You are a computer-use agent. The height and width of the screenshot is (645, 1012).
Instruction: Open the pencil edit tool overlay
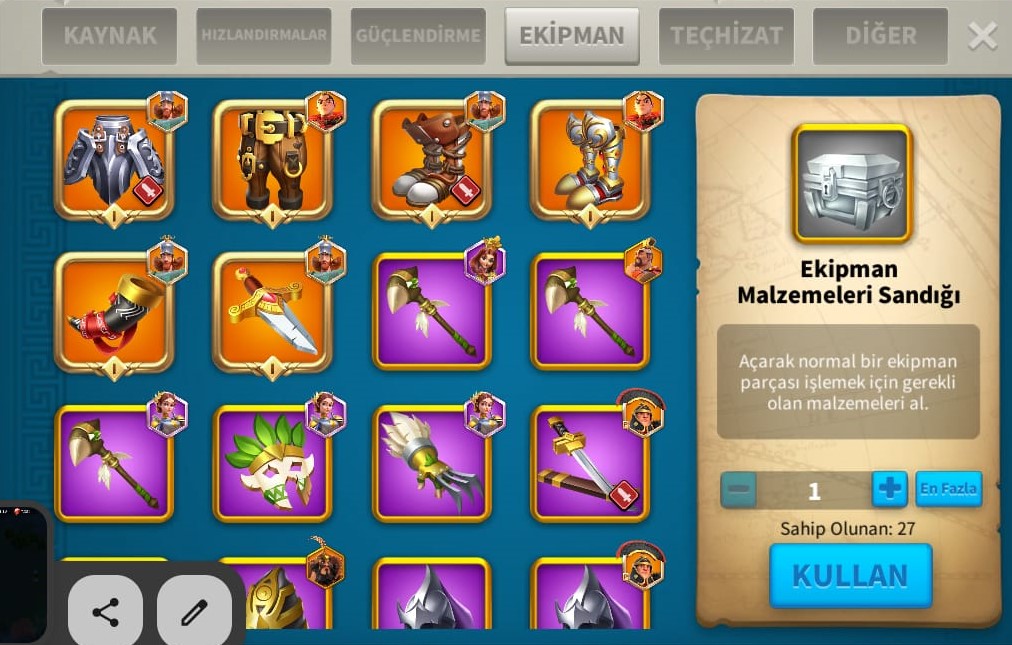click(x=194, y=612)
